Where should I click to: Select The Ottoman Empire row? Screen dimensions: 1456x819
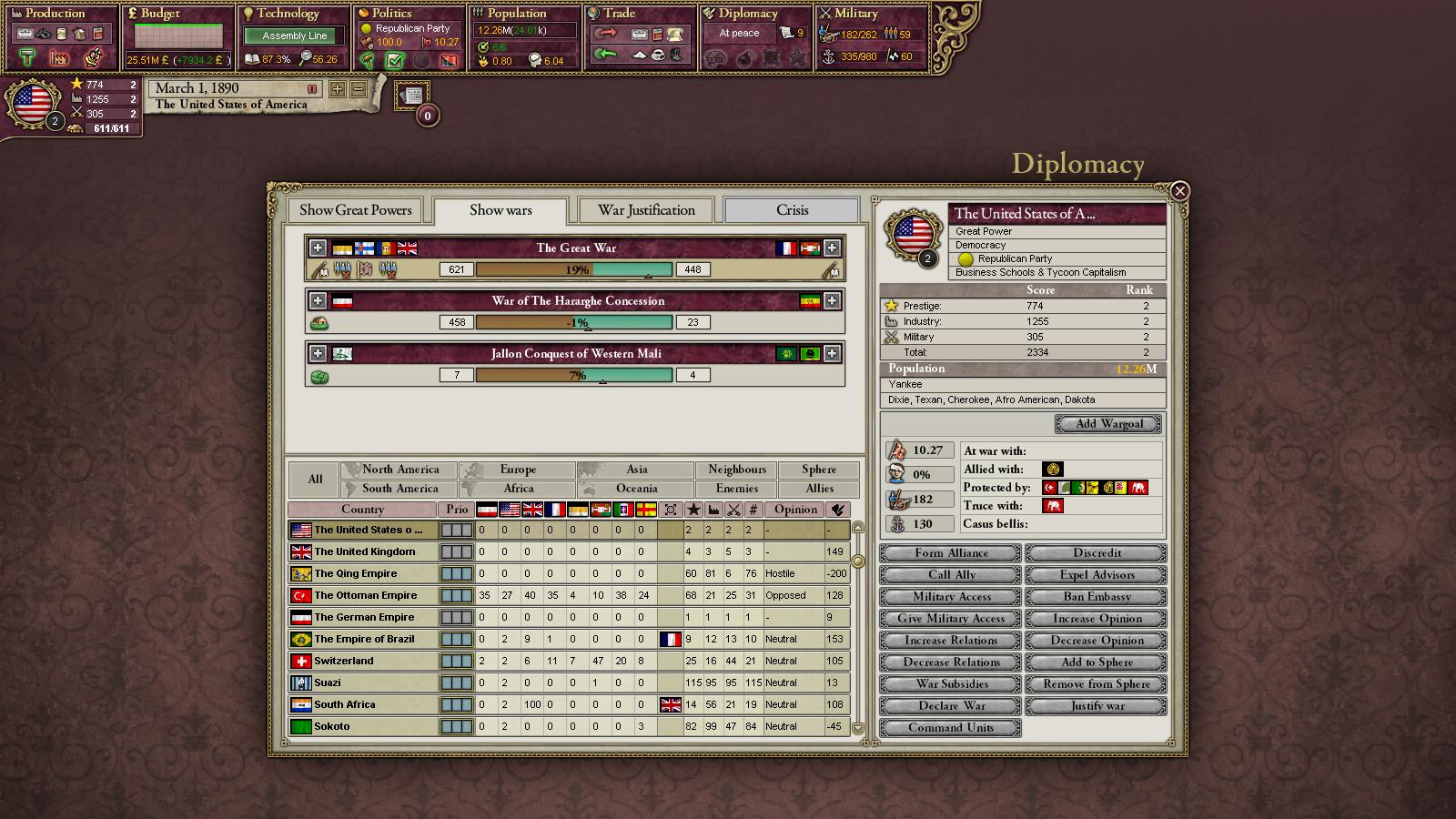tap(366, 595)
